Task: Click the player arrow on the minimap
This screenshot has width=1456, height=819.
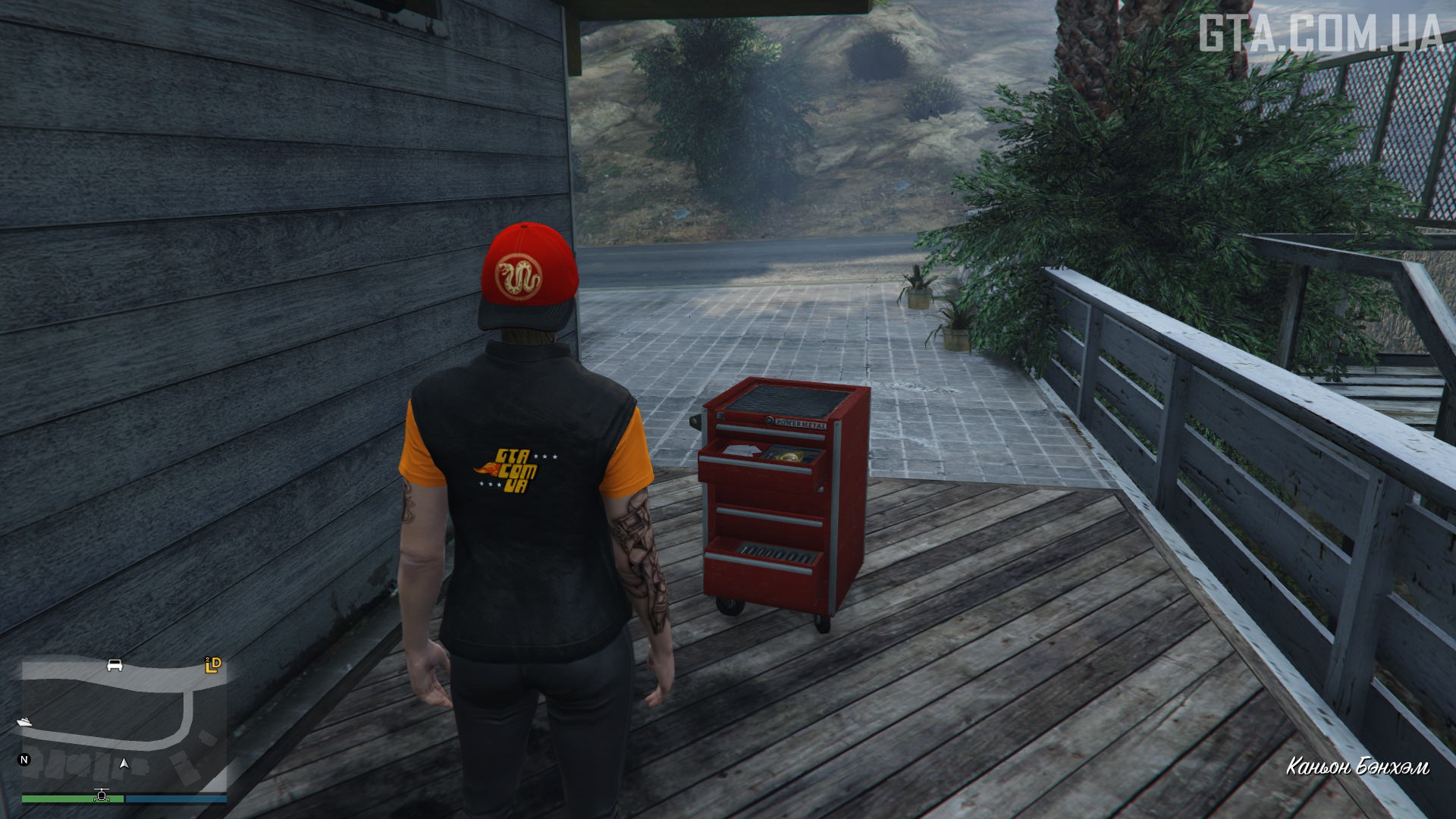Action: click(124, 764)
